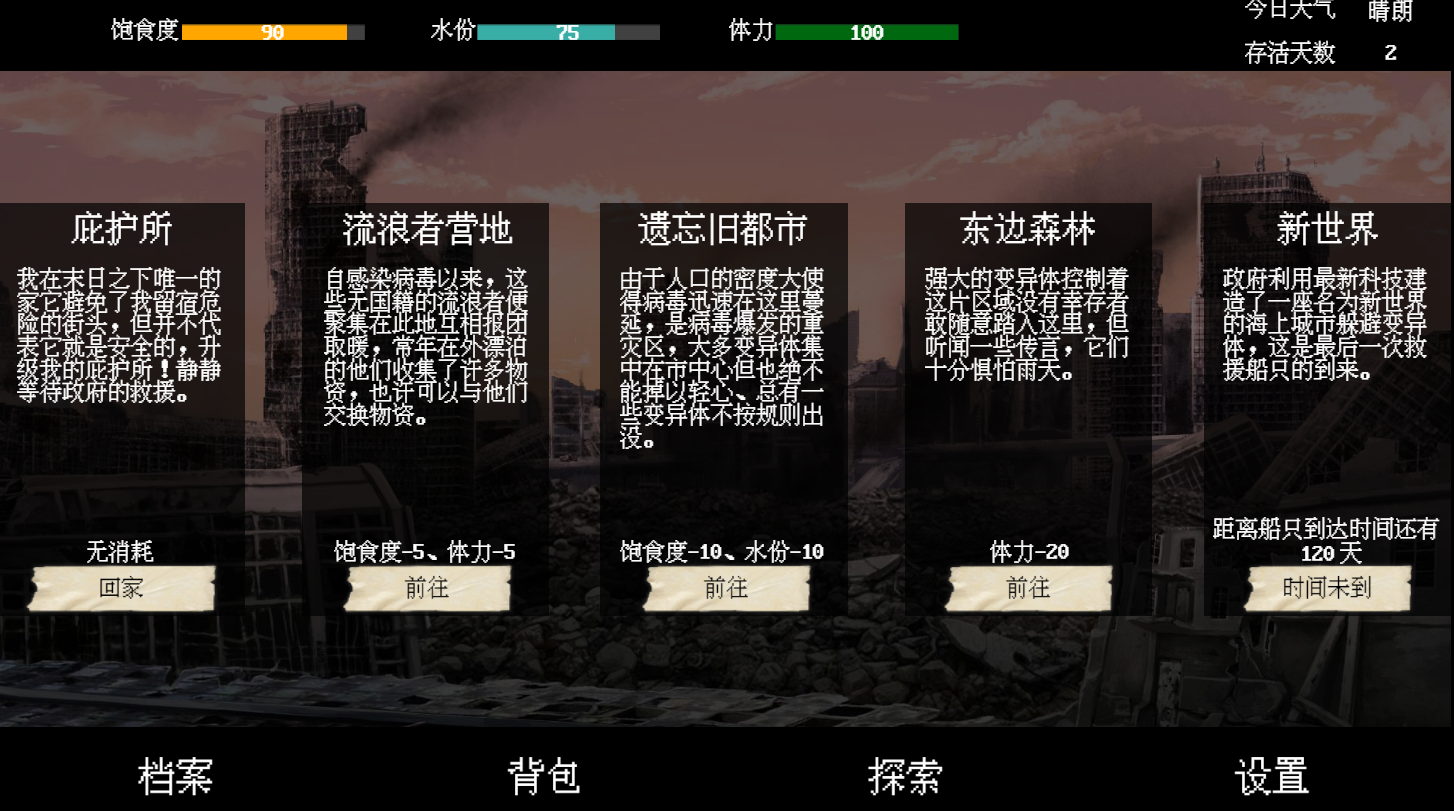
Task: Click the red marker icon in top-left corner
Action: 16,14
